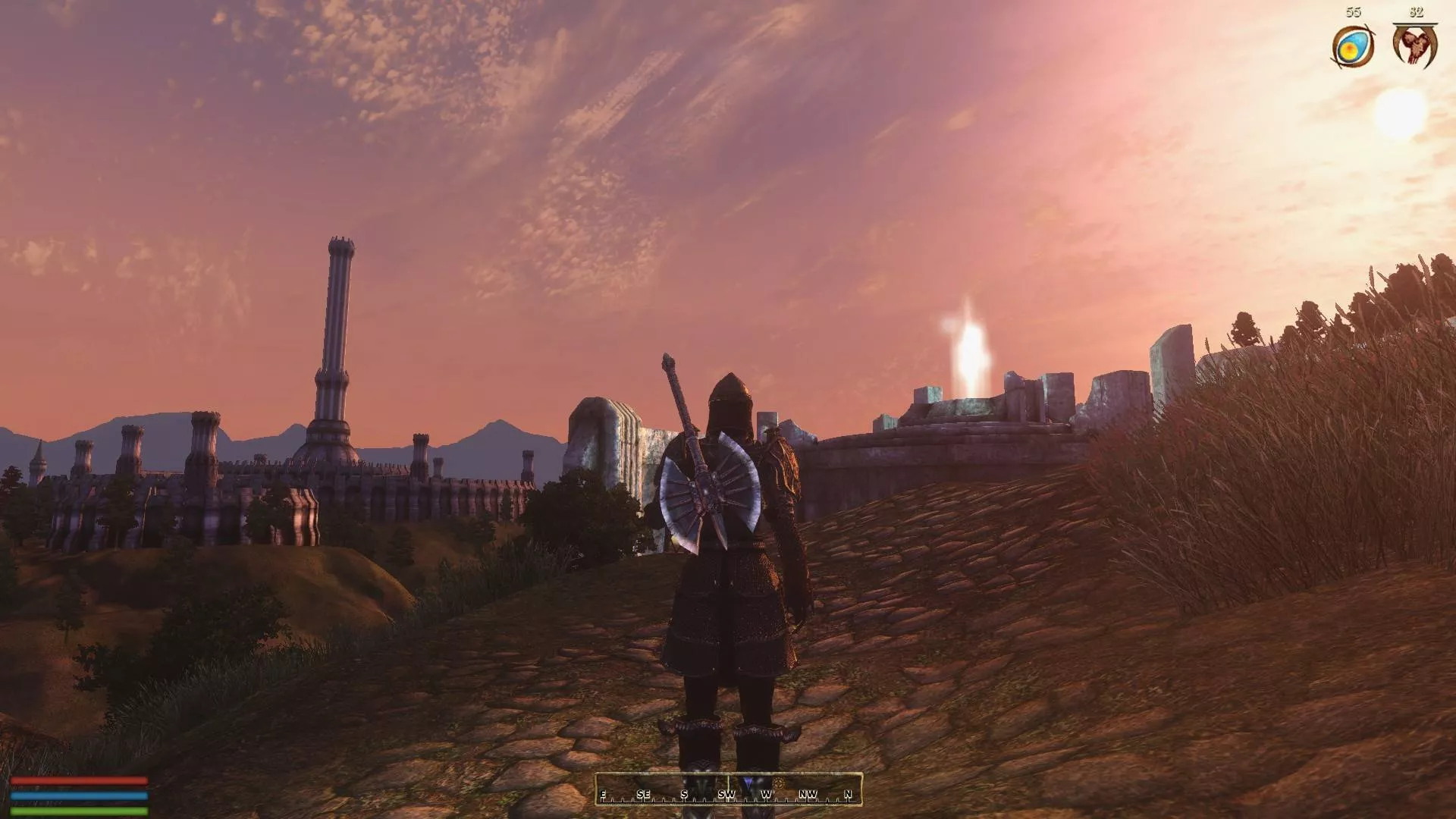Click the red gauntlet active effect icon
This screenshot has width=1456, height=819.
pos(1414,45)
